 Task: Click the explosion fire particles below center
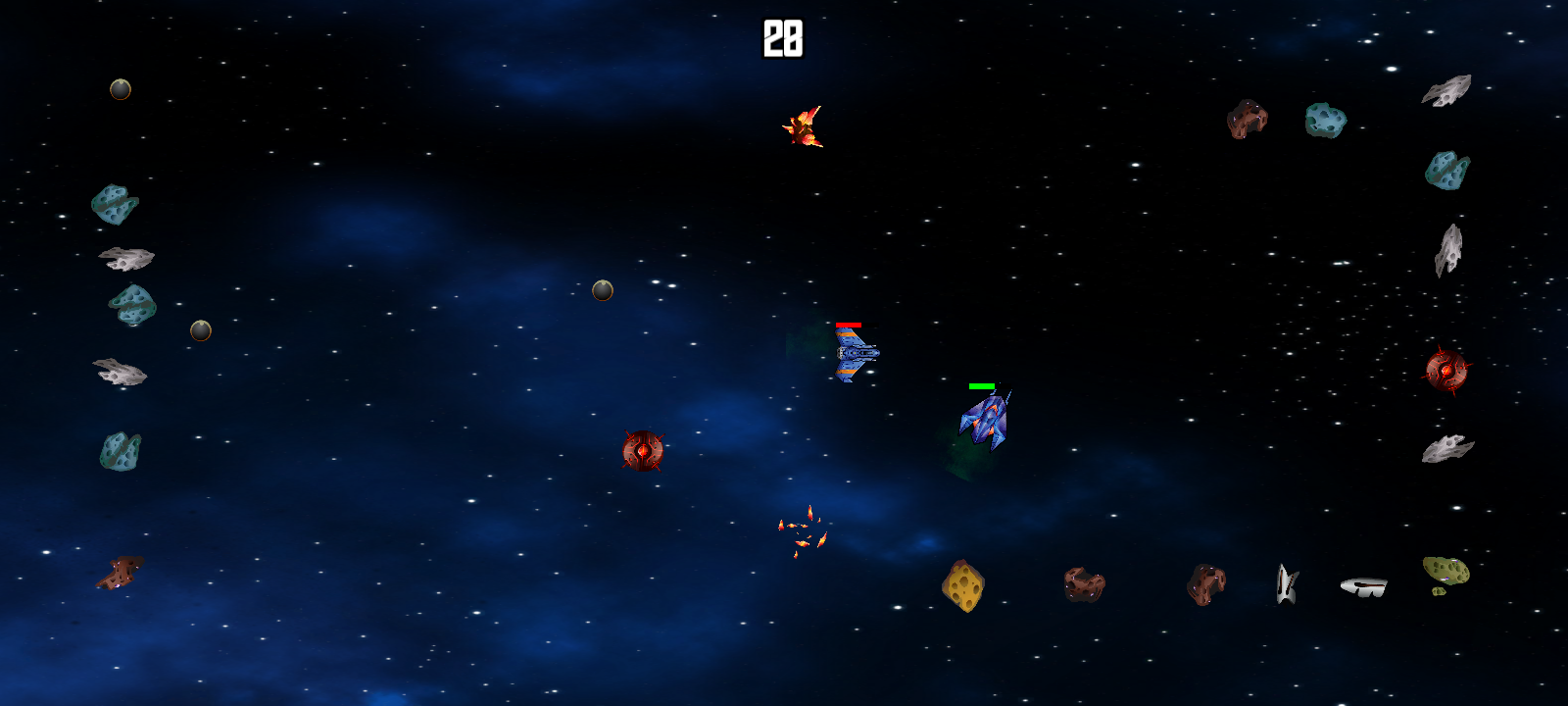802,534
